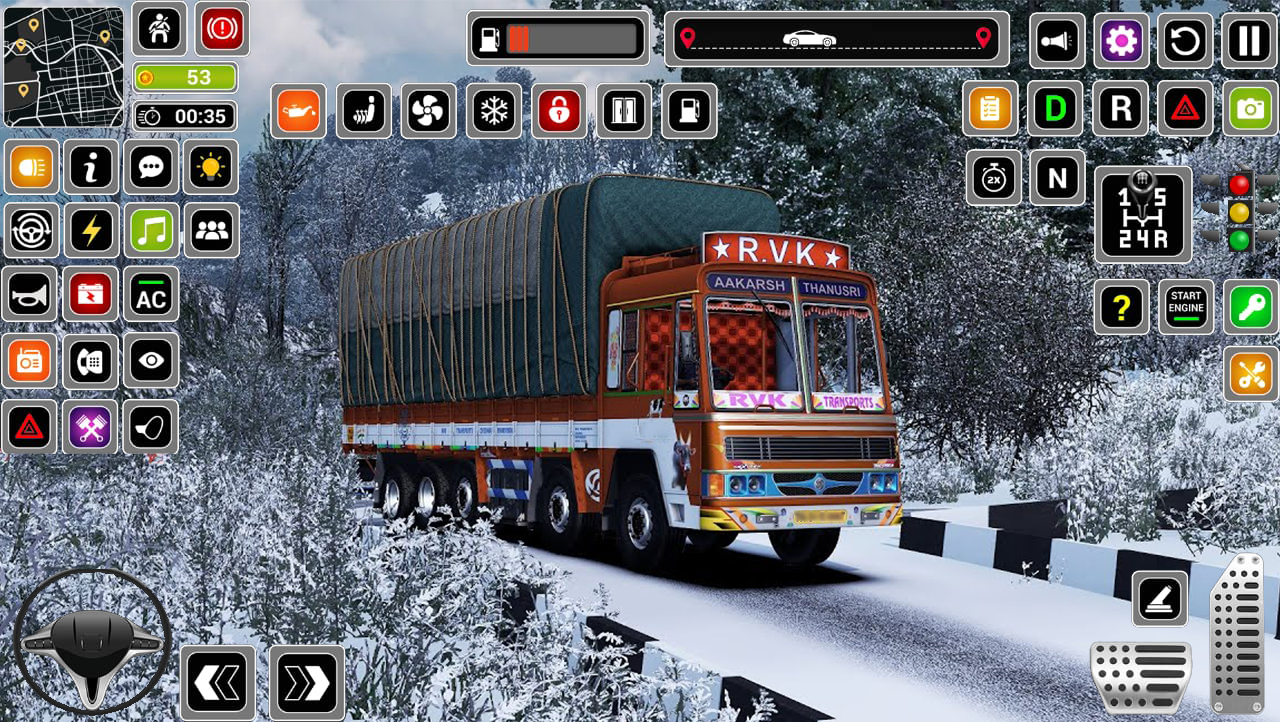Return to main menu via home icon
The width and height of the screenshot is (1280, 722).
(x=158, y=29)
